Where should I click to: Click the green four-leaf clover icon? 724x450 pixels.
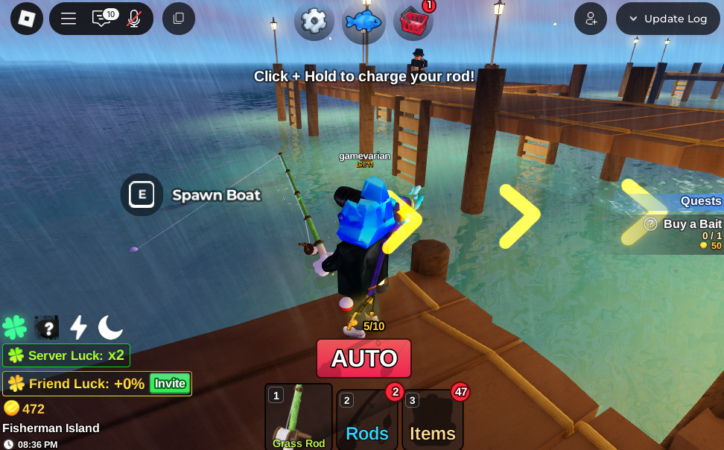[x=15, y=327]
